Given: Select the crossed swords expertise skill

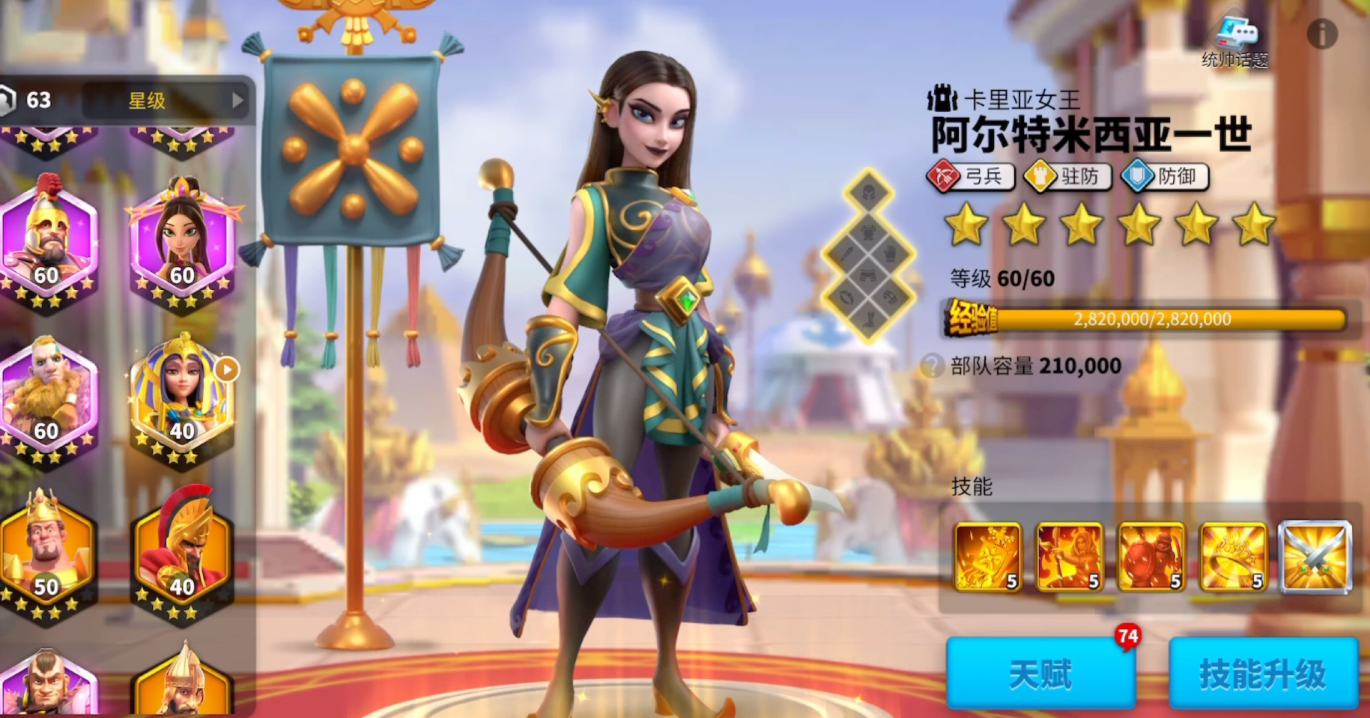Looking at the screenshot, I should [1315, 557].
